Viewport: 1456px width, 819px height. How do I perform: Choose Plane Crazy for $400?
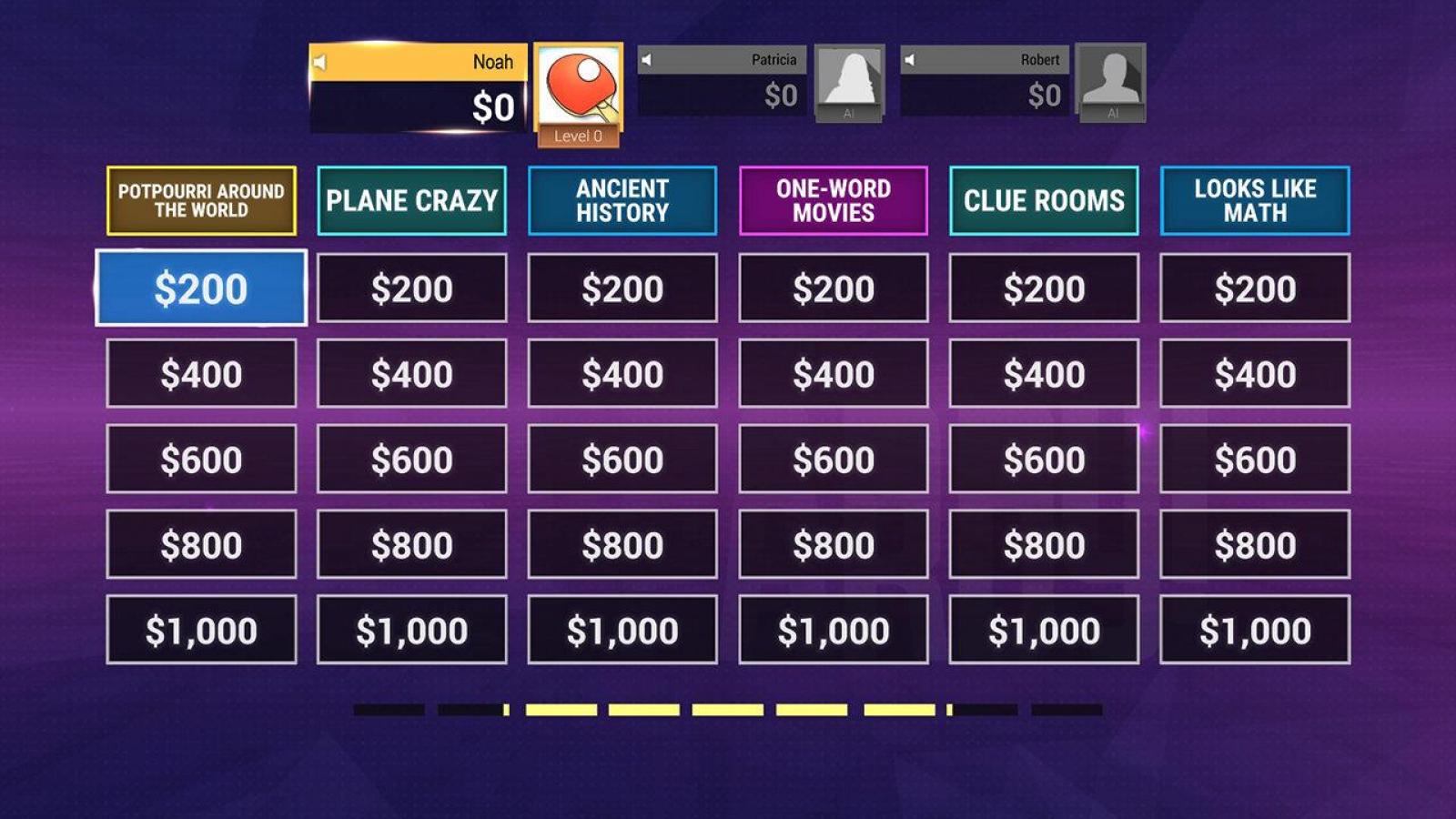[x=411, y=374]
